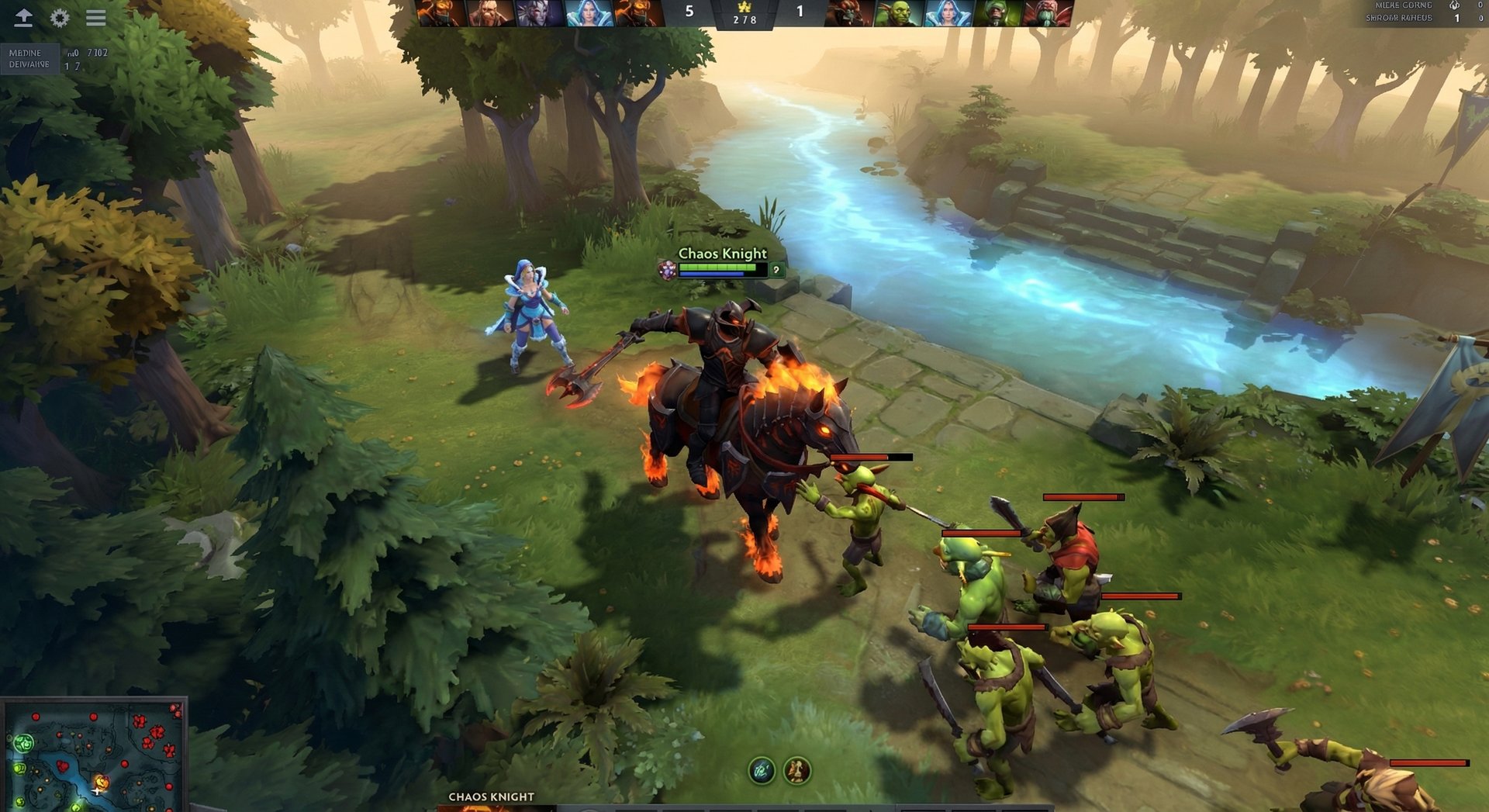
Task: Select the green chained spell icon near Chaos Knight's name
Action: (668, 269)
